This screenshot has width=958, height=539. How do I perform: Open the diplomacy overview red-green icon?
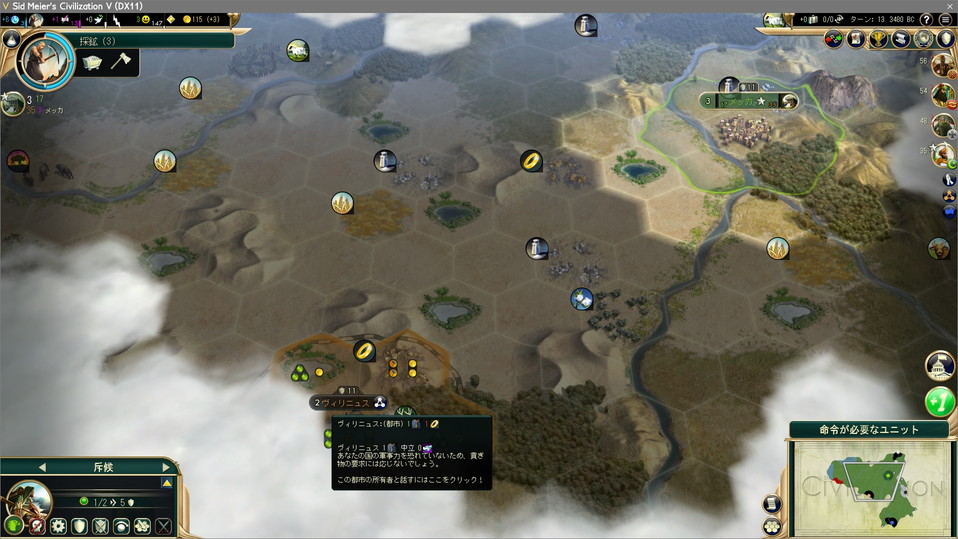pos(834,39)
